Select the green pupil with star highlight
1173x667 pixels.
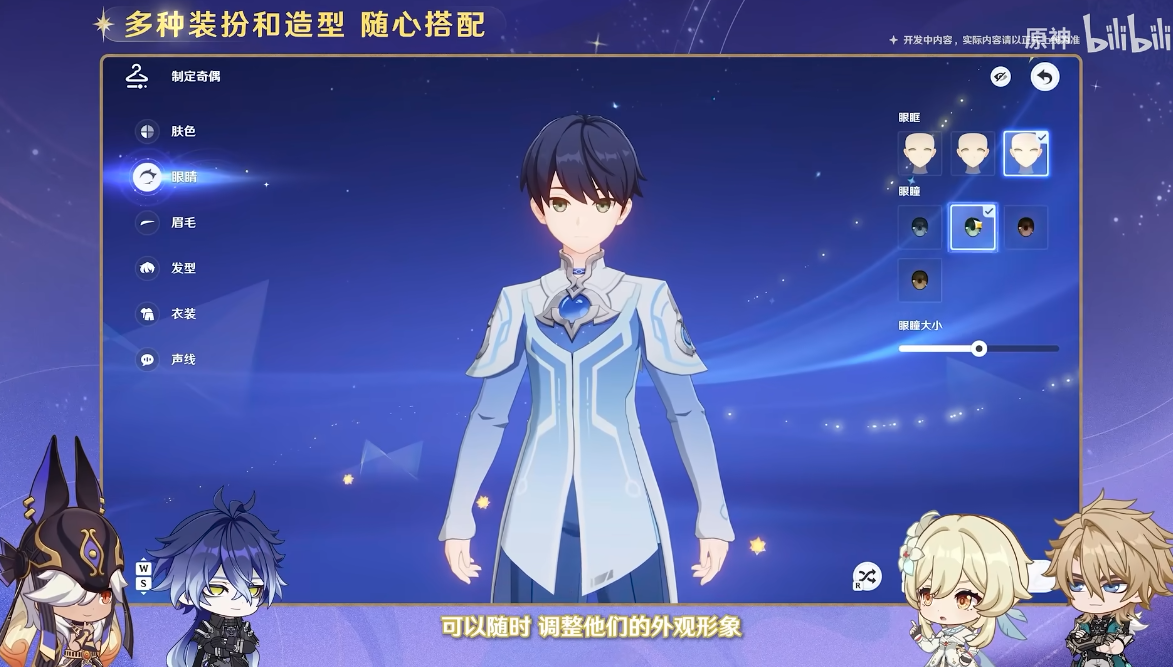[x=973, y=228]
